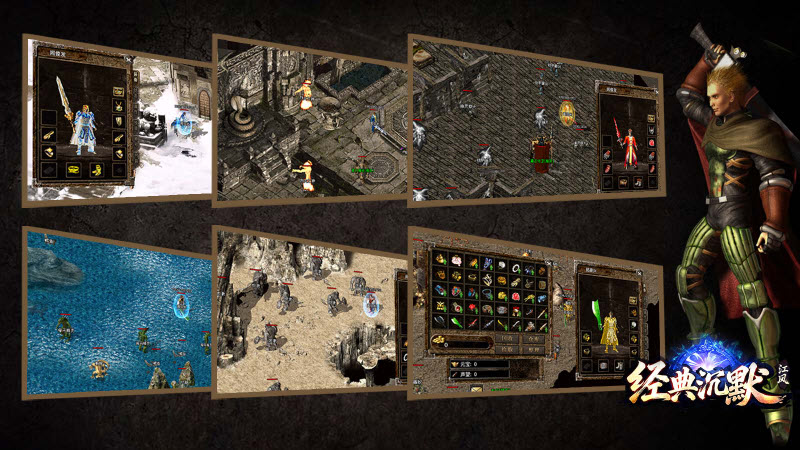
Task: Open the snowy scene screenshot with blue-armored warrior
Action: click(x=116, y=120)
